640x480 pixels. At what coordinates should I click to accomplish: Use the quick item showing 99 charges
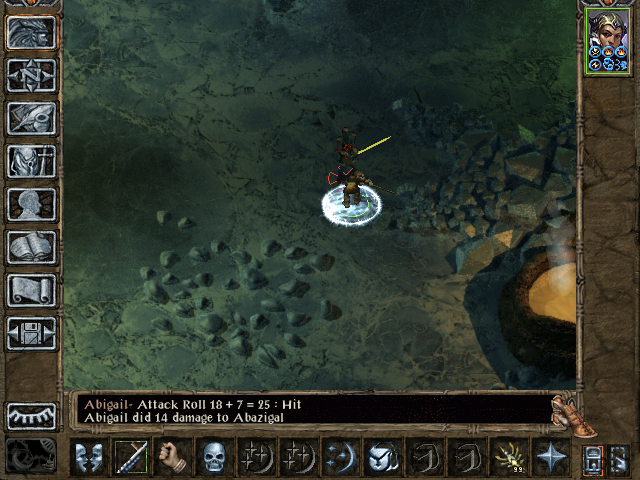509,458
